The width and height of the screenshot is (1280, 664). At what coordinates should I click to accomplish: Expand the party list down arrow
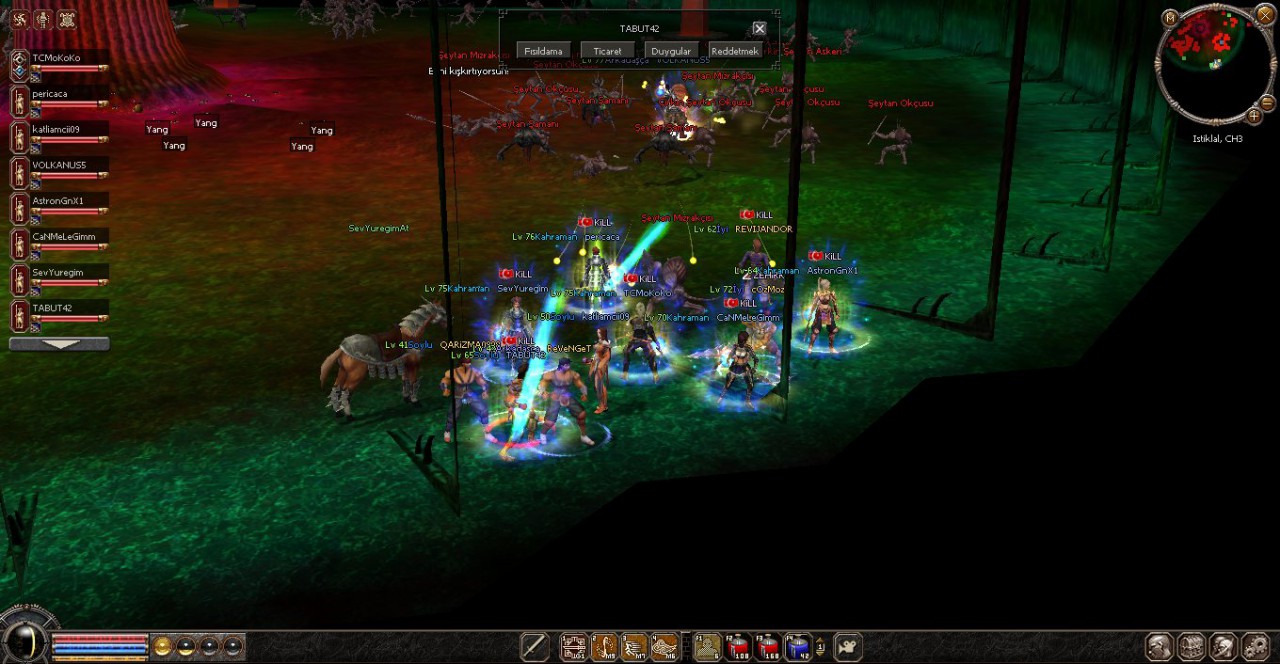click(x=59, y=344)
